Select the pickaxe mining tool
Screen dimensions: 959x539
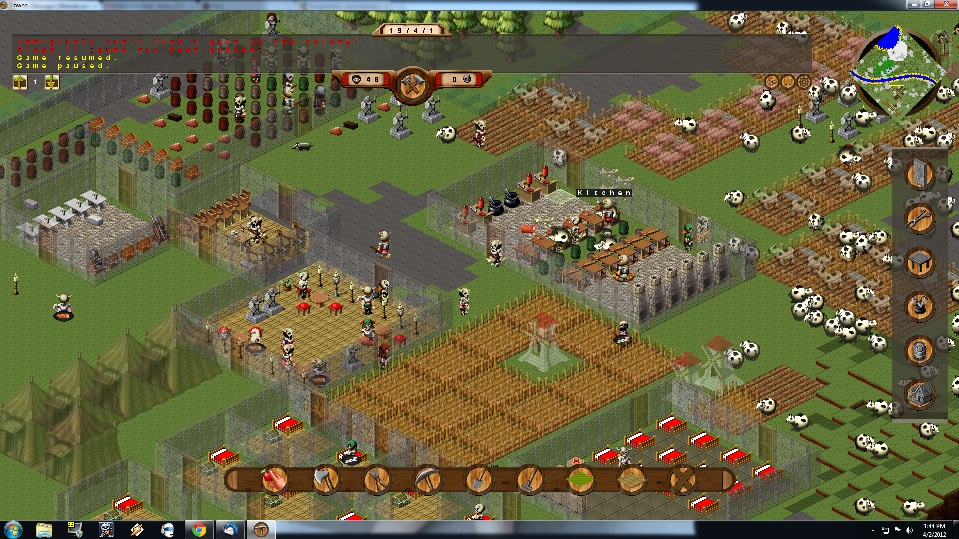[x=428, y=480]
